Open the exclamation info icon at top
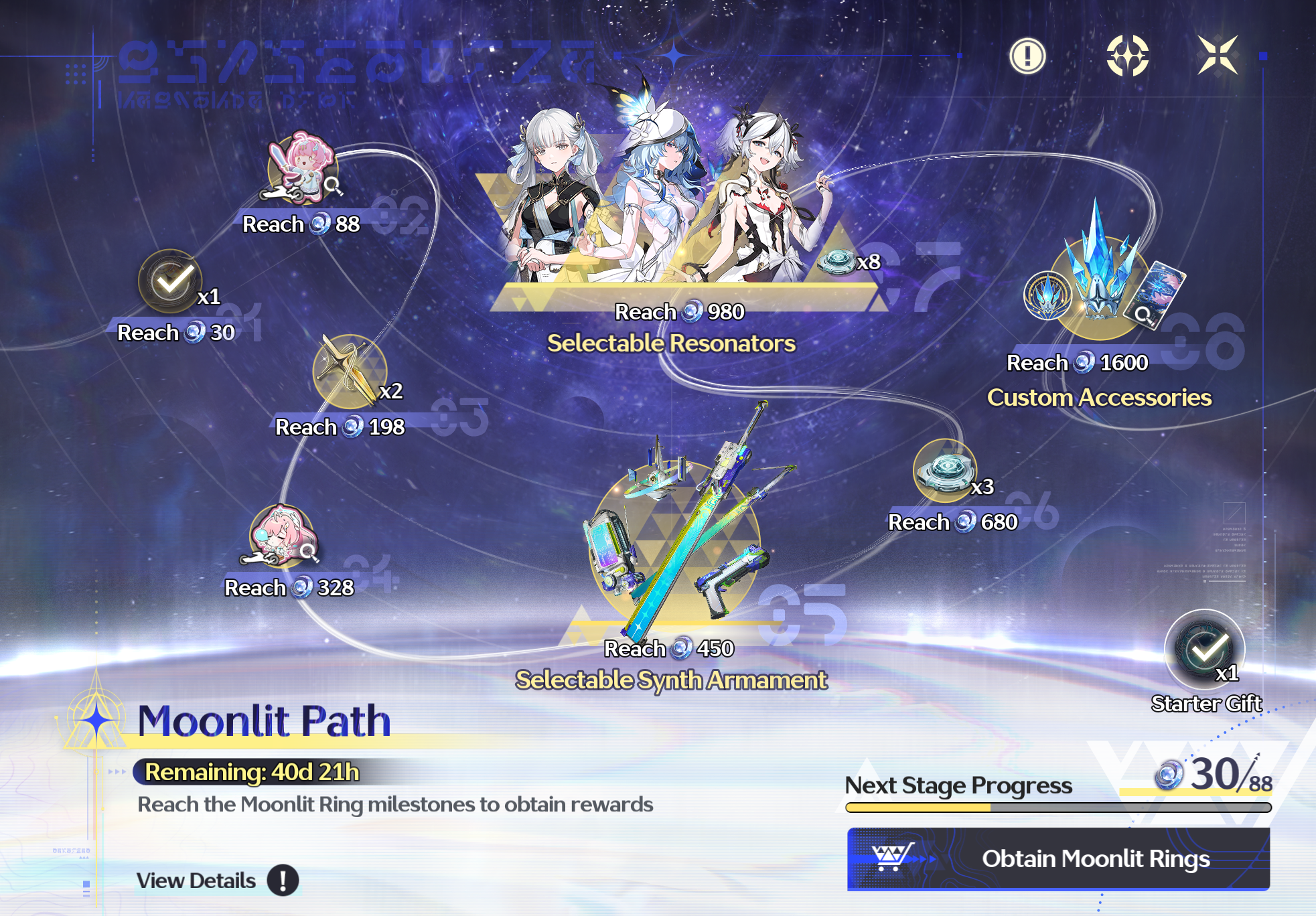 [x=1027, y=55]
